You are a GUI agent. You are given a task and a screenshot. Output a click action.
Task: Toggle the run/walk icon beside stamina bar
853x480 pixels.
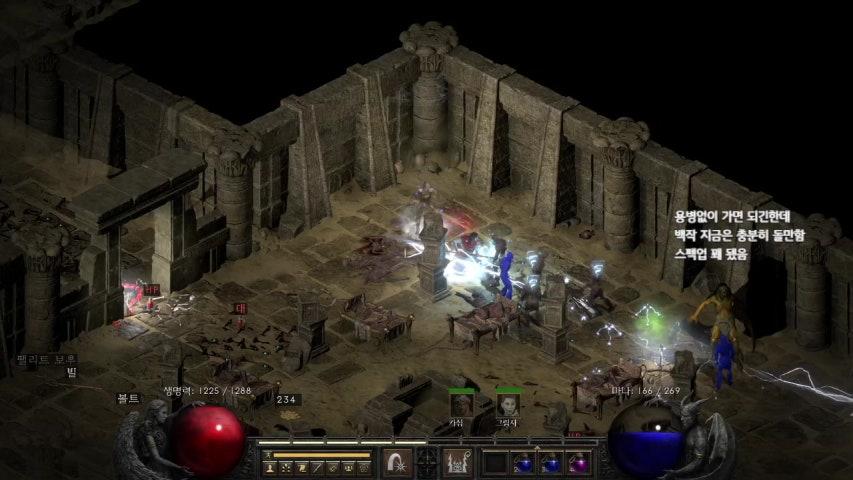point(267,453)
